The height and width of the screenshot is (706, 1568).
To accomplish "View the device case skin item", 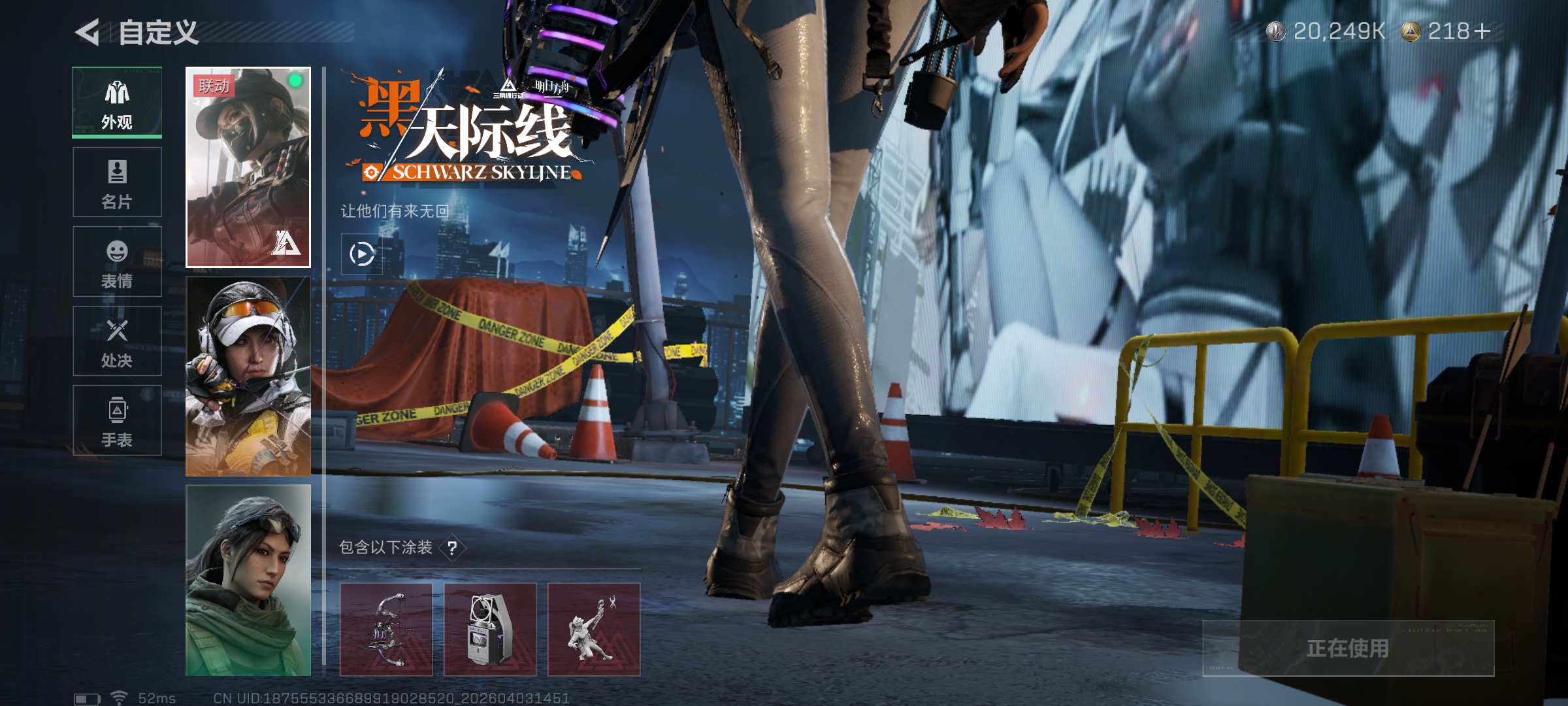I will pos(490,630).
